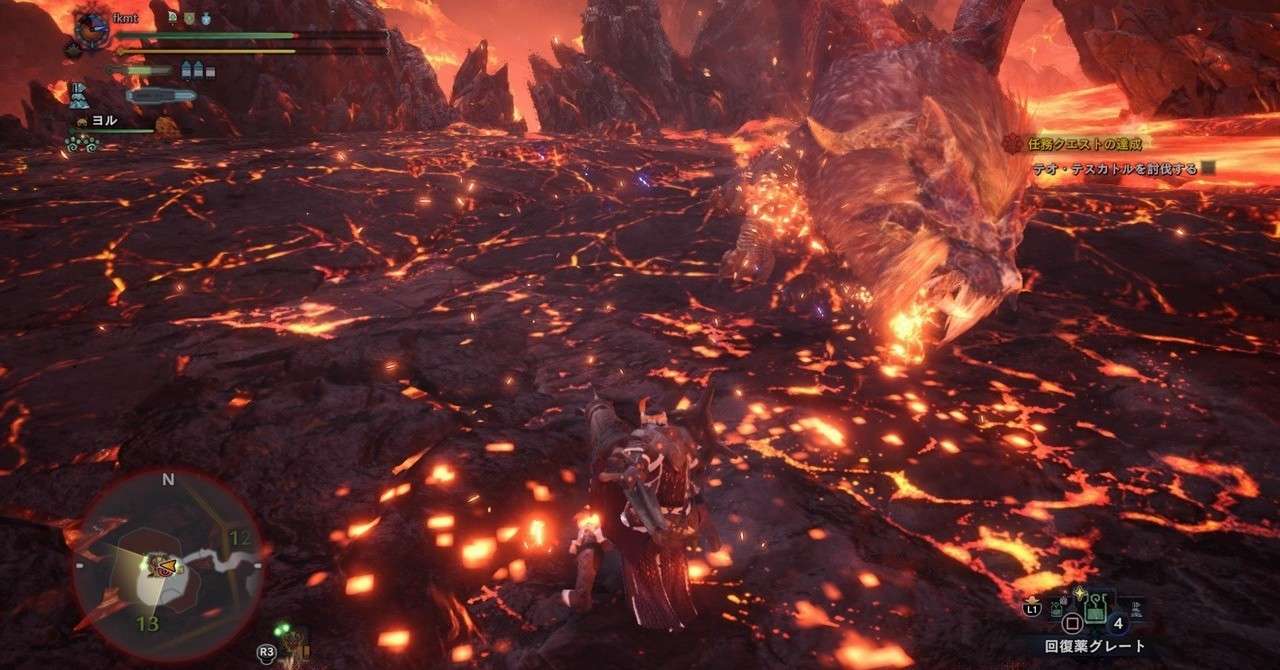Click the first status buff icon
The image size is (1280, 670).
173,17
